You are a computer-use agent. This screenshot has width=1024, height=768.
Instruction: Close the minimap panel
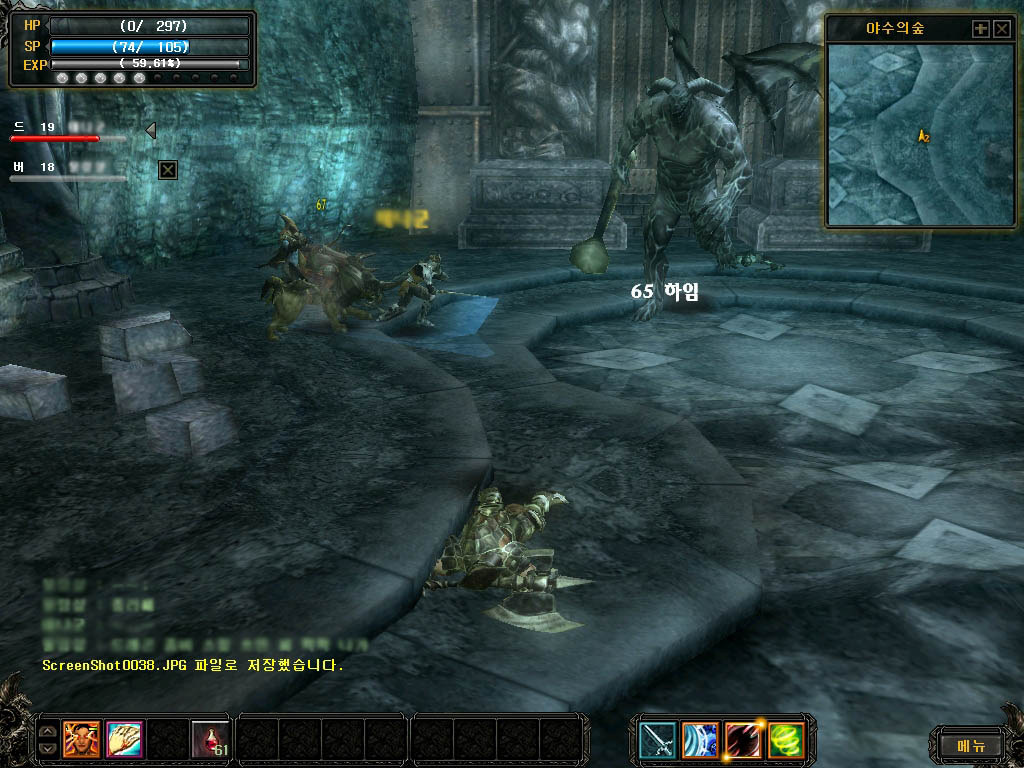tap(1001, 29)
